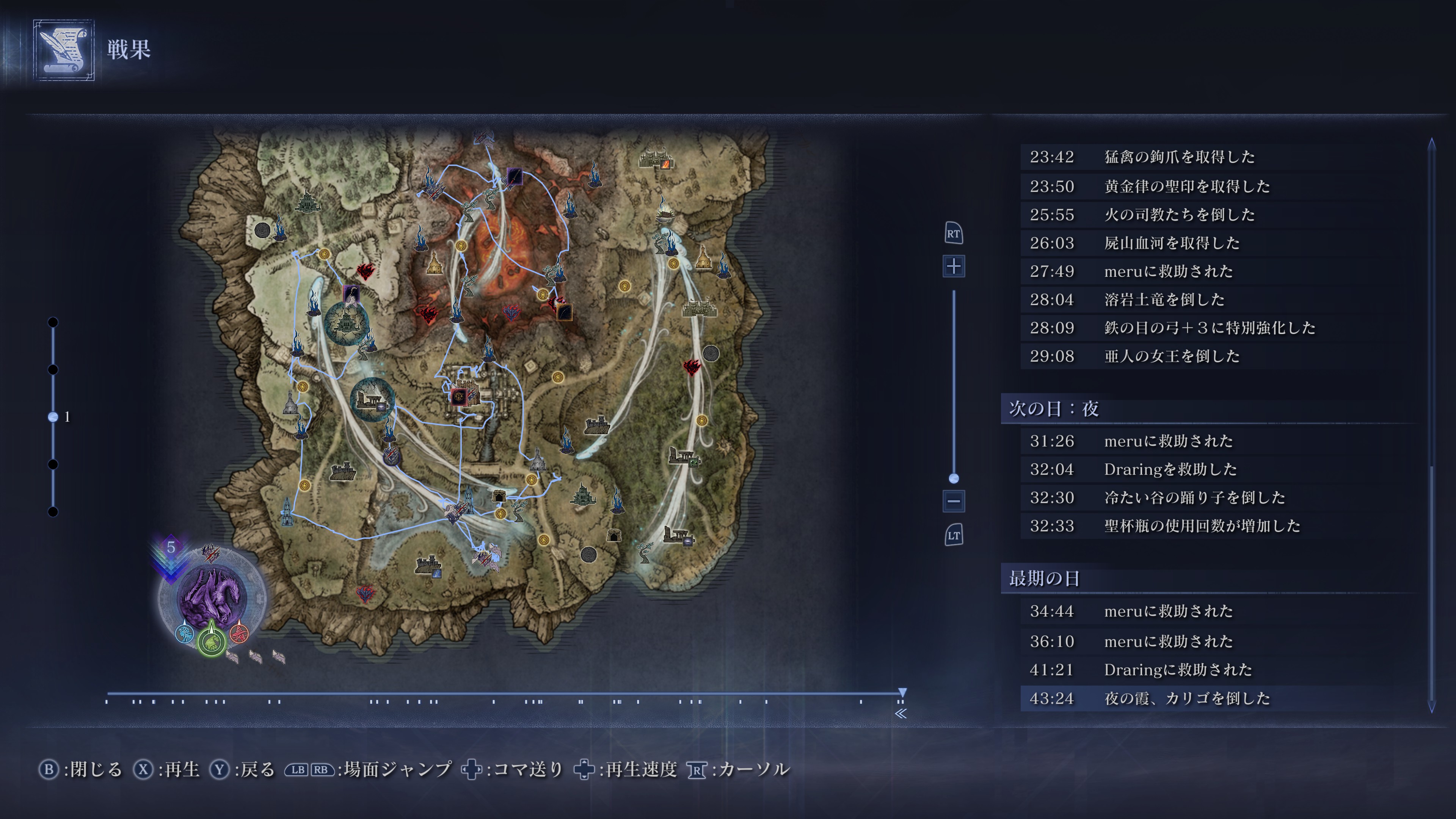Click the highlighted speed level marked 1

click(53, 417)
